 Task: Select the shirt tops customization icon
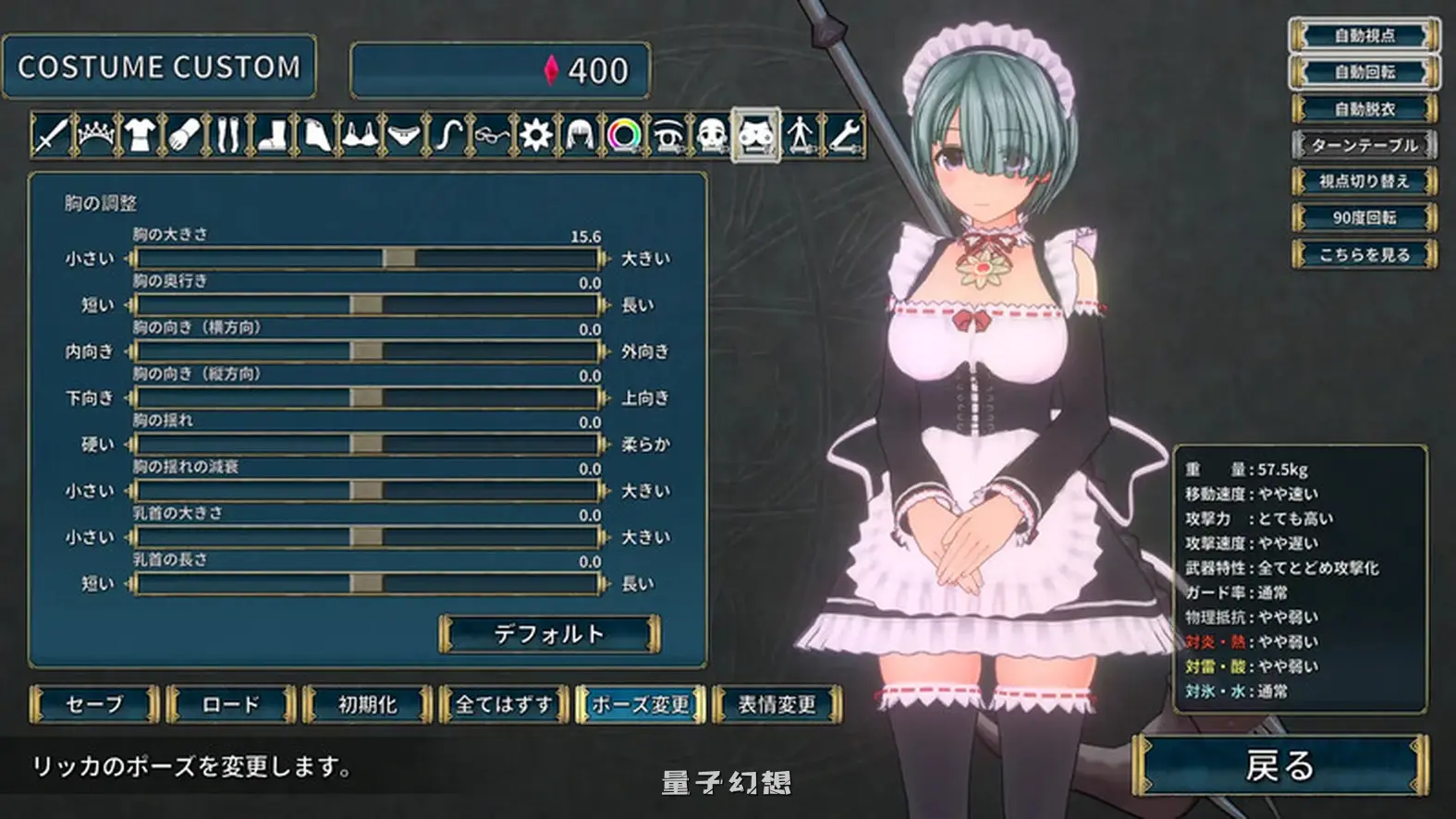tap(139, 139)
